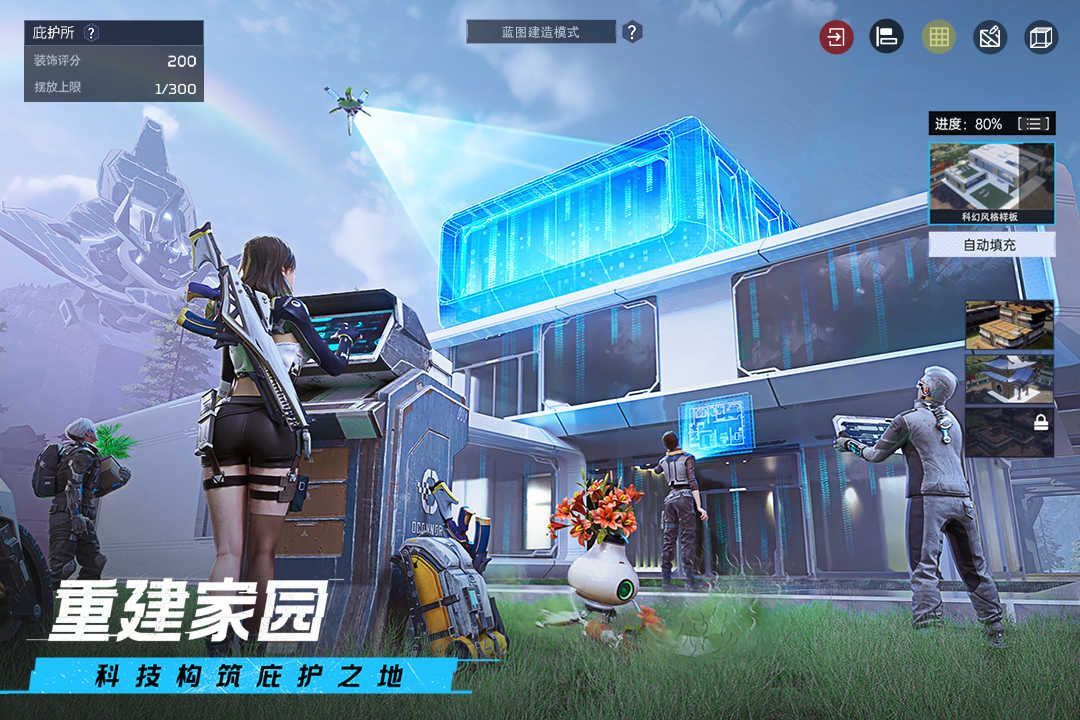
Task: Open the 庇护所 help question mark
Action: tap(91, 33)
